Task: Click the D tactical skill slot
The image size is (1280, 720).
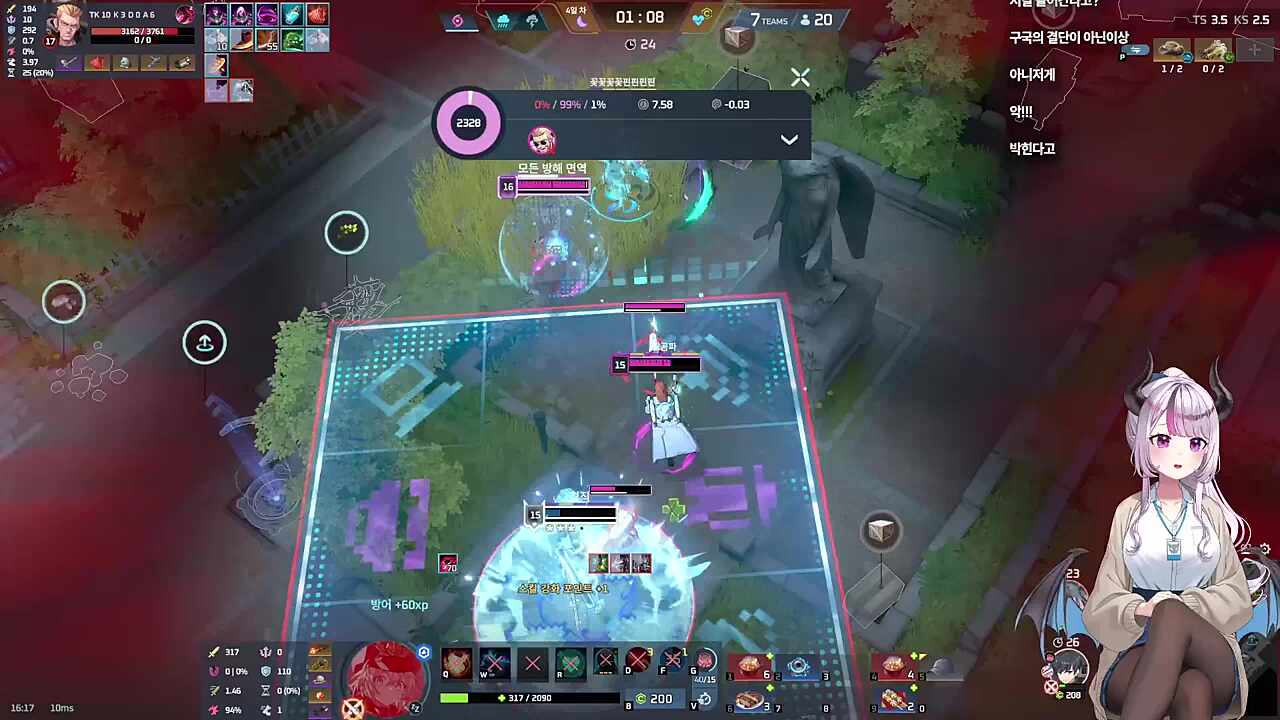Action: tap(638, 662)
